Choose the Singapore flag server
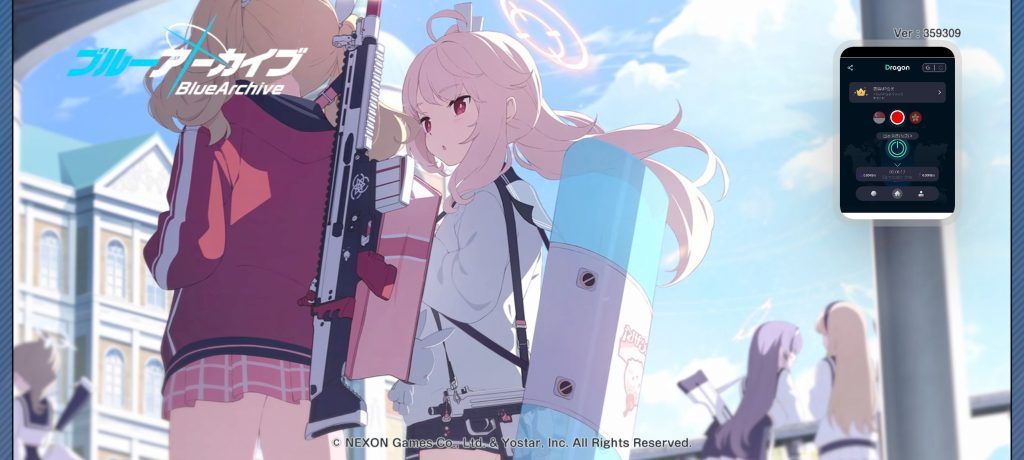The height and width of the screenshot is (460, 1024). click(878, 117)
